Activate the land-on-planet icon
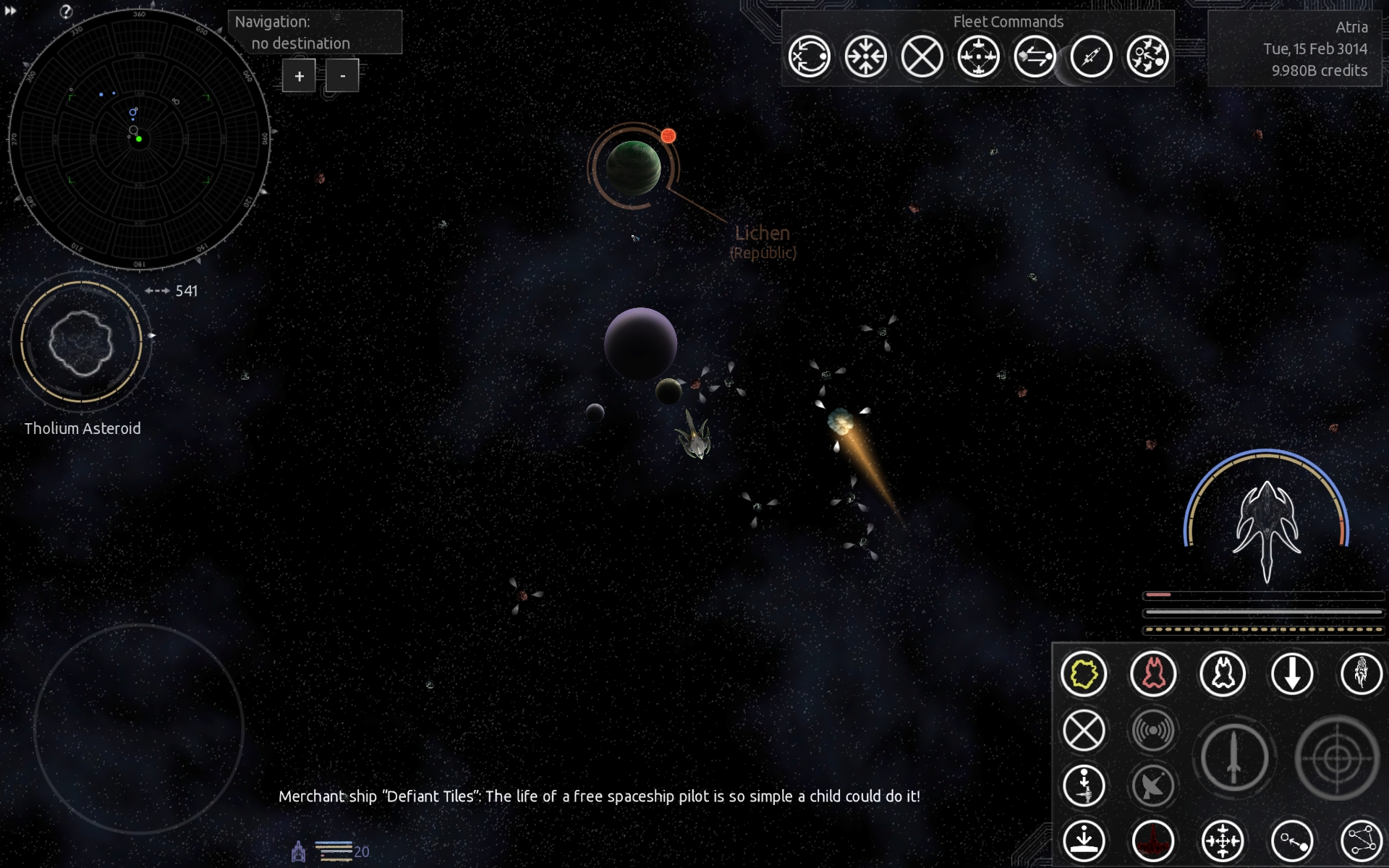Image resolution: width=1389 pixels, height=868 pixels. click(x=1084, y=841)
